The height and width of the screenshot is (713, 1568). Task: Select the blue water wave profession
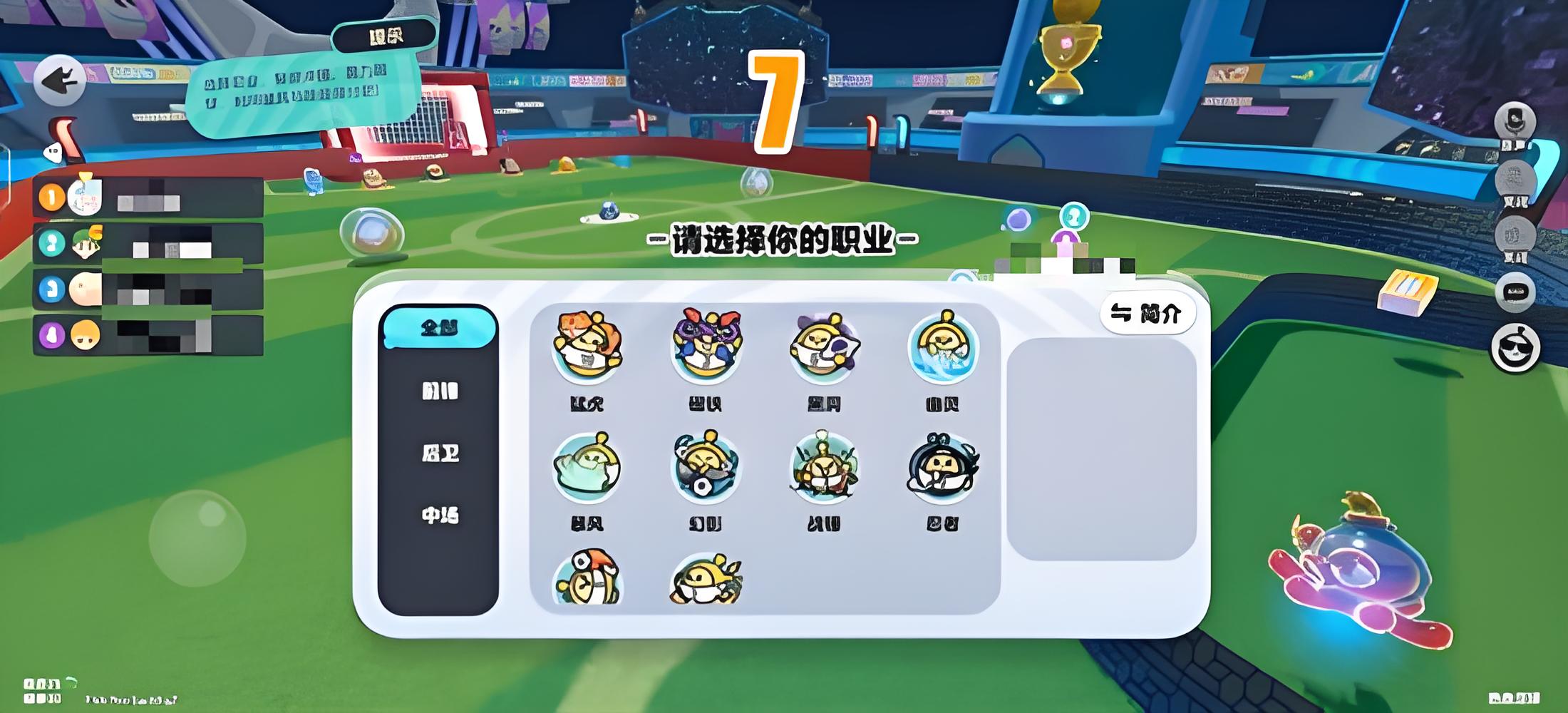[x=942, y=347]
